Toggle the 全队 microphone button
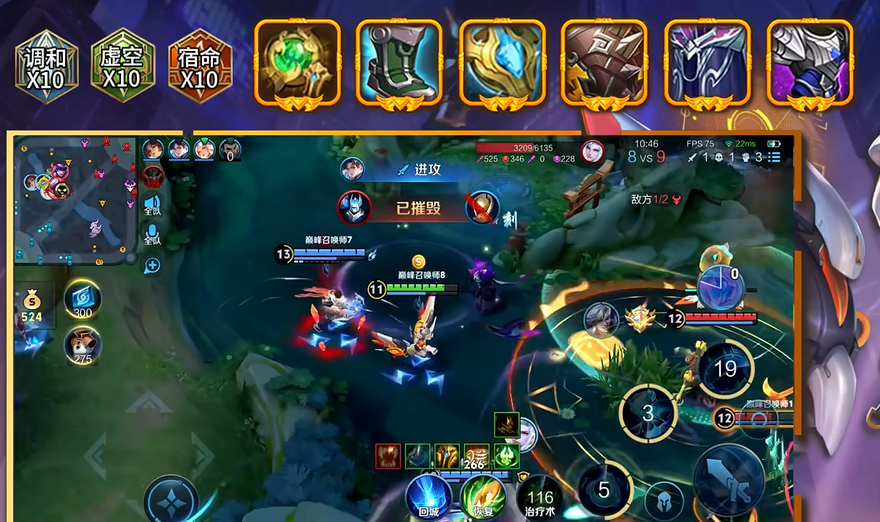Image resolution: width=880 pixels, height=522 pixels. [152, 236]
